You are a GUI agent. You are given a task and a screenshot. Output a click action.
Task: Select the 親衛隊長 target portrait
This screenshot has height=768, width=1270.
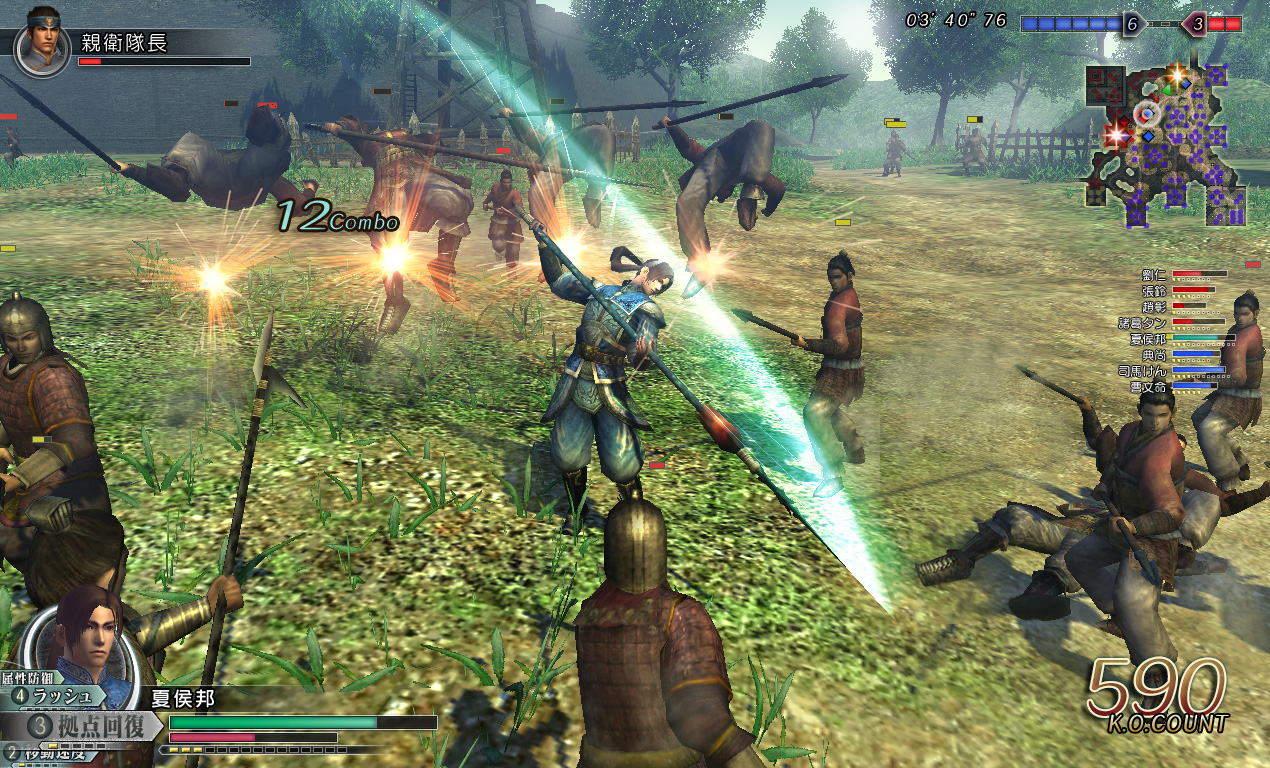click(43, 42)
